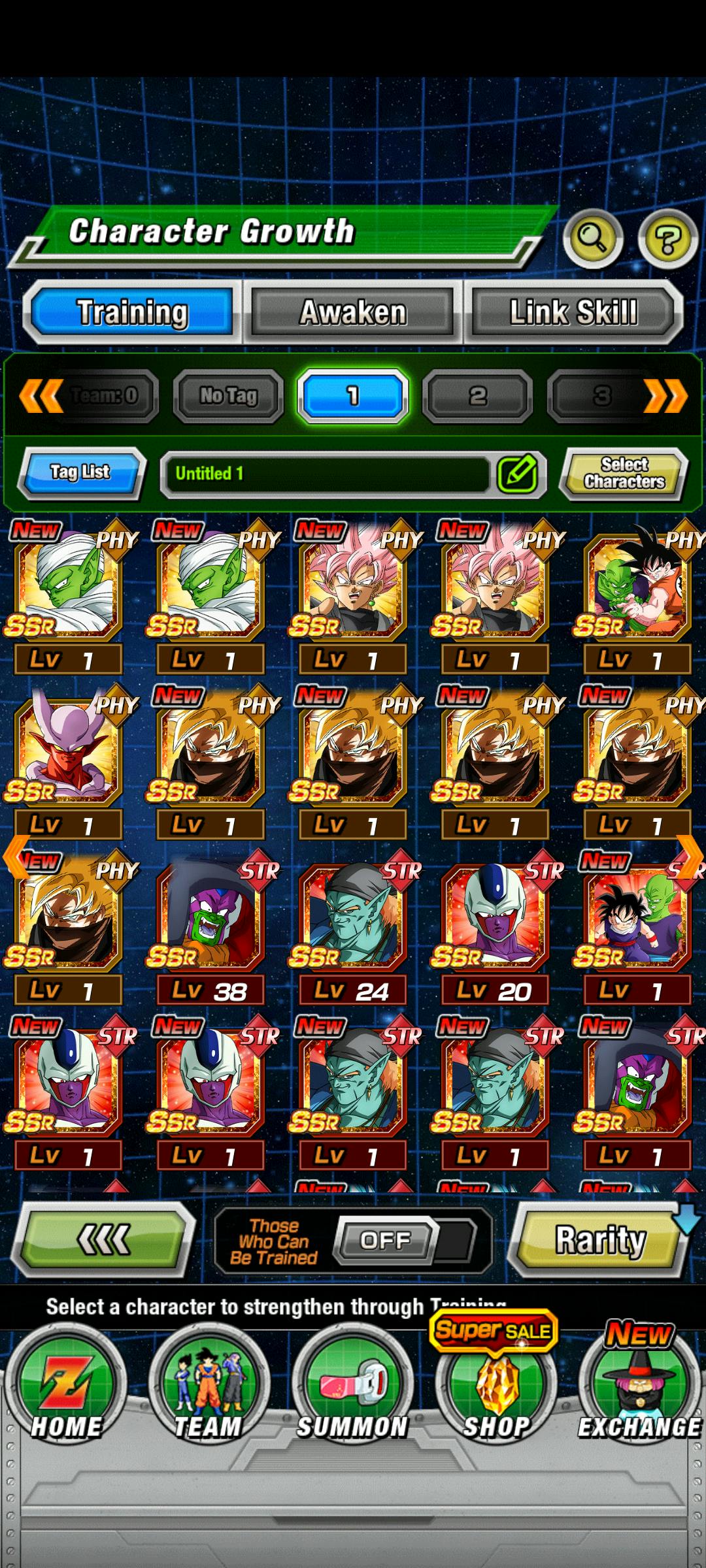
Task: Open the Link Skill tab
Action: click(x=573, y=312)
